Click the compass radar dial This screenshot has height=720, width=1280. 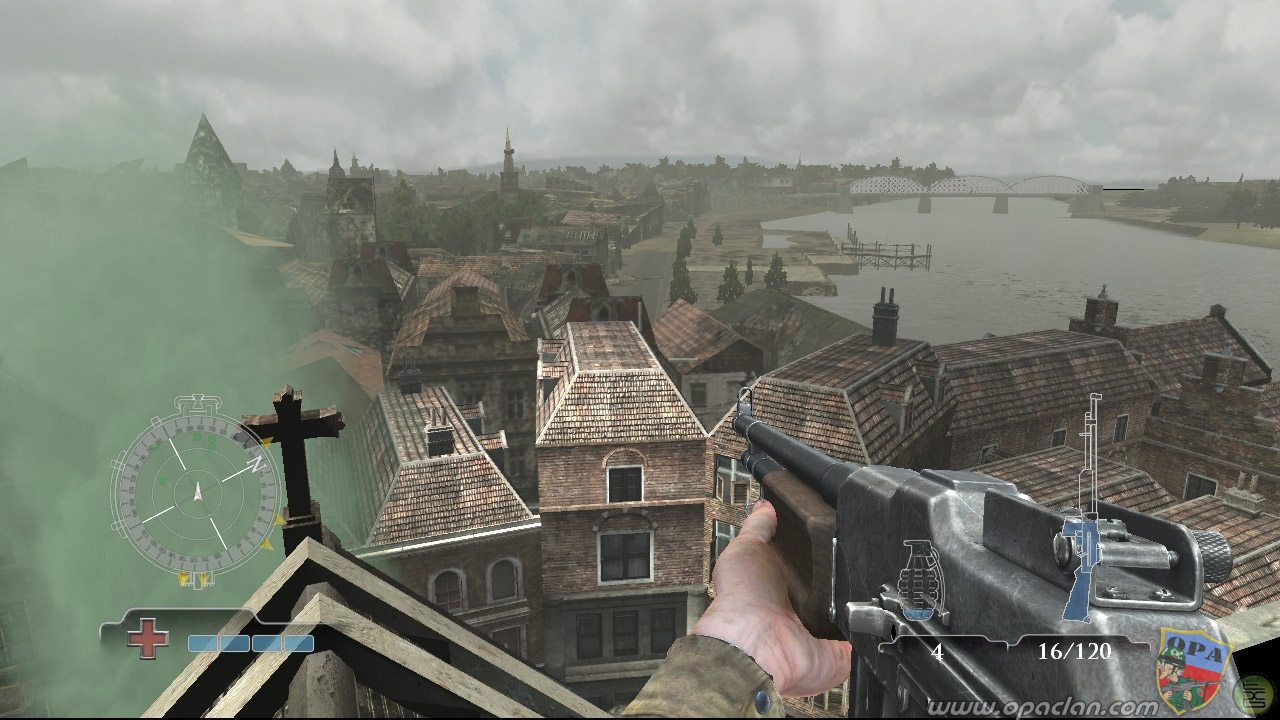[196, 491]
